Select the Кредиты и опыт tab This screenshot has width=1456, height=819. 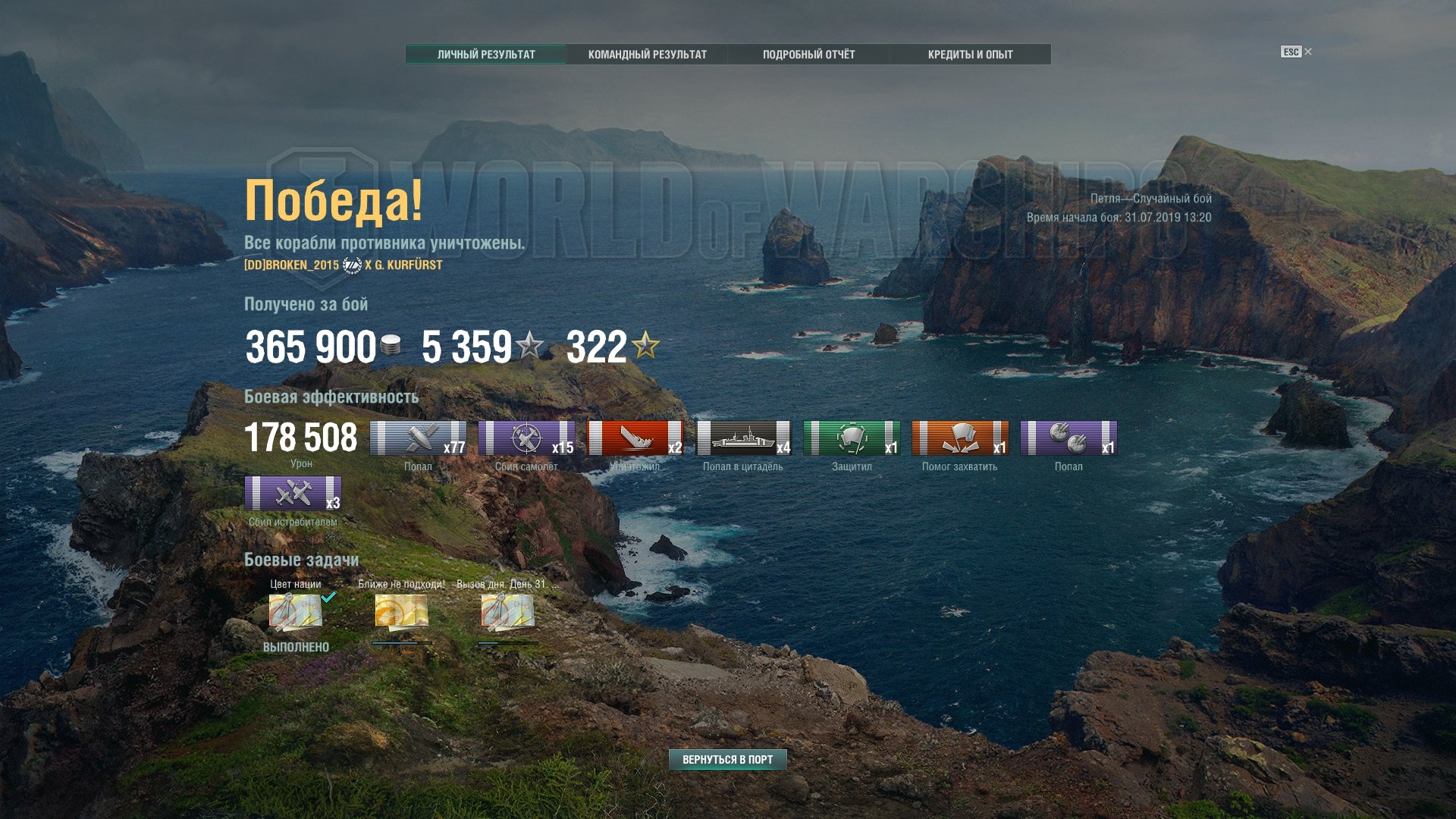(x=970, y=55)
